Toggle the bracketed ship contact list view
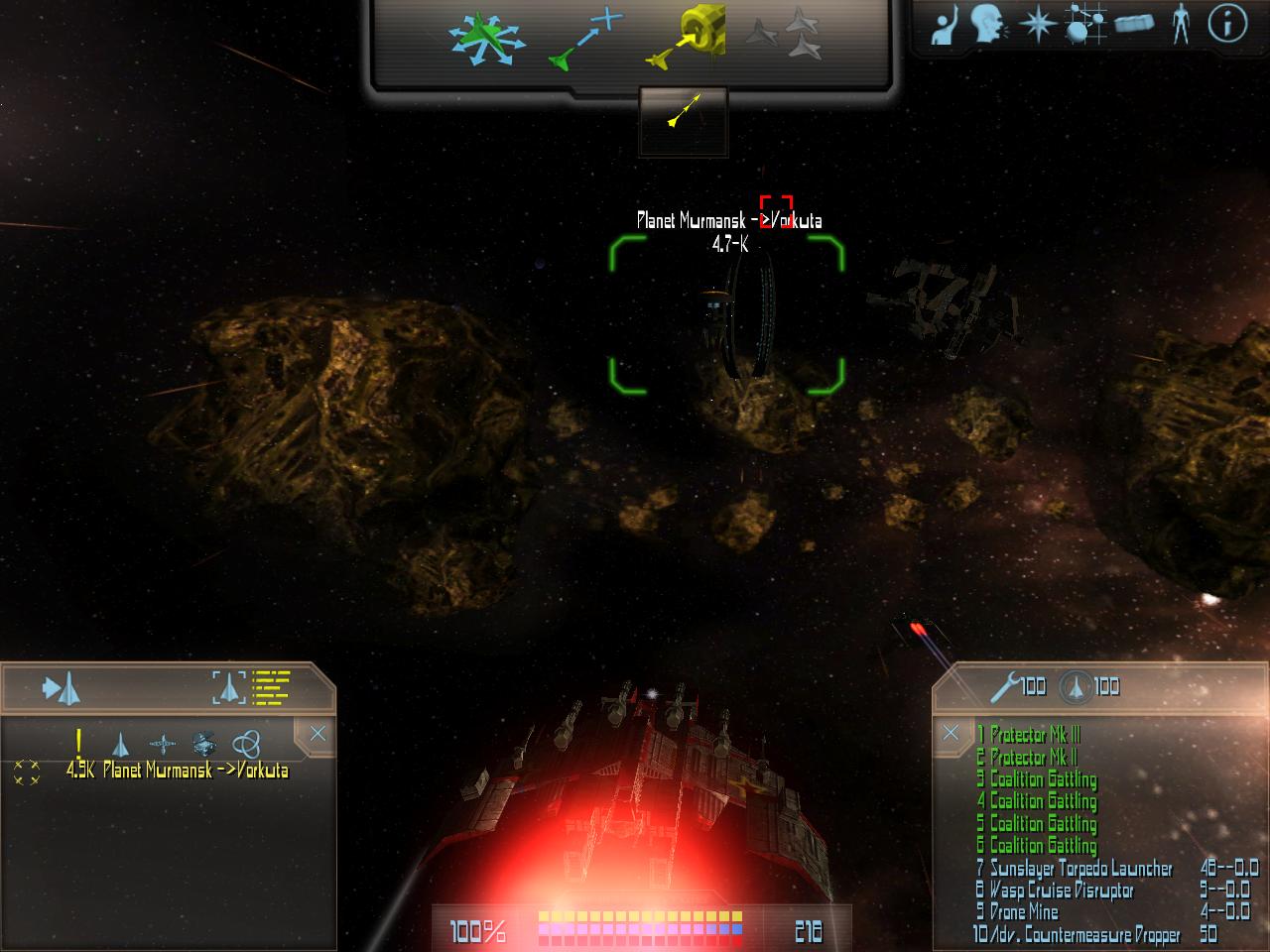Image resolution: width=1270 pixels, height=952 pixels. tap(252, 686)
